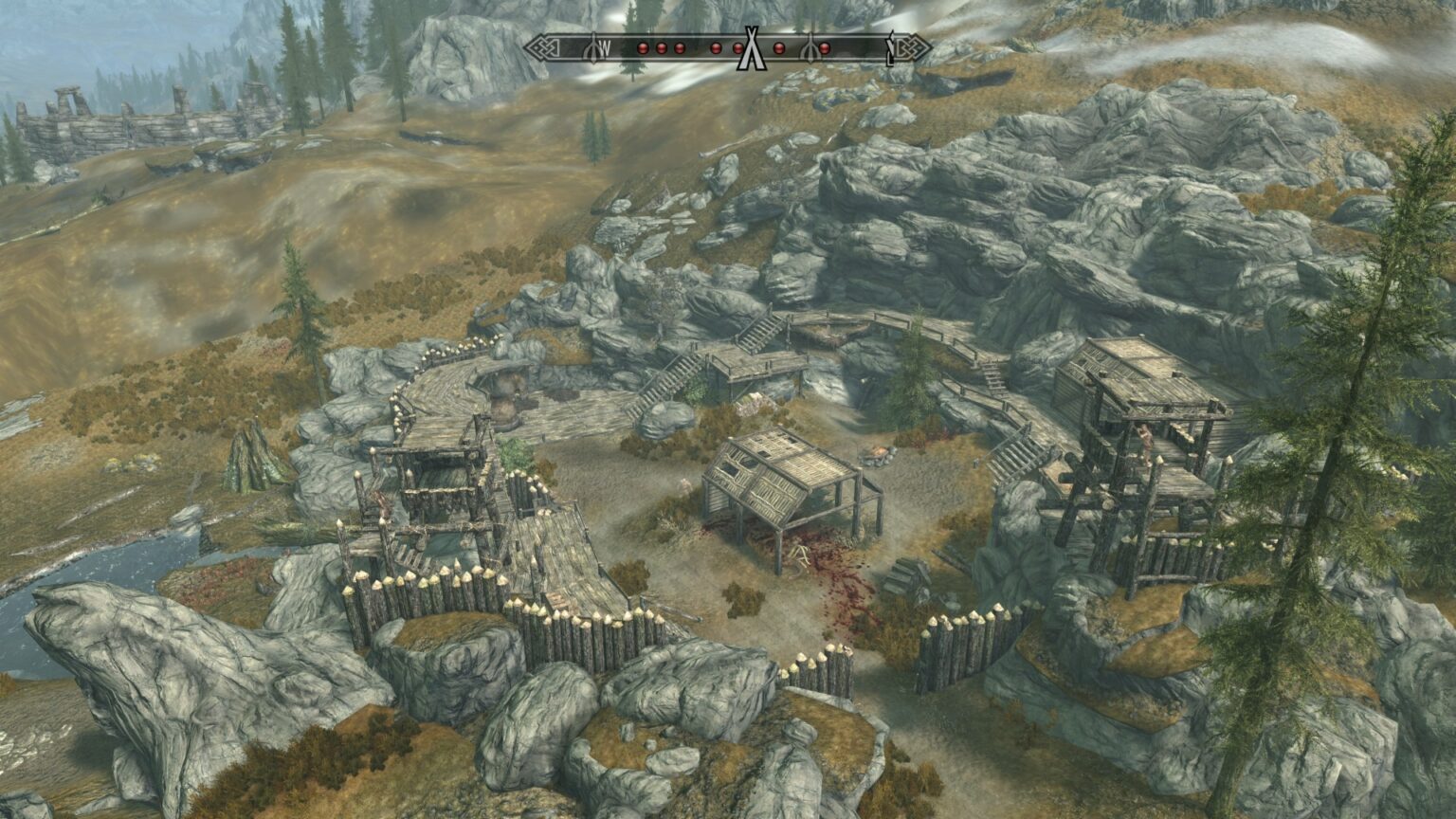
Task: Click the leftmost red enemy dot on compass
Action: 643,47
